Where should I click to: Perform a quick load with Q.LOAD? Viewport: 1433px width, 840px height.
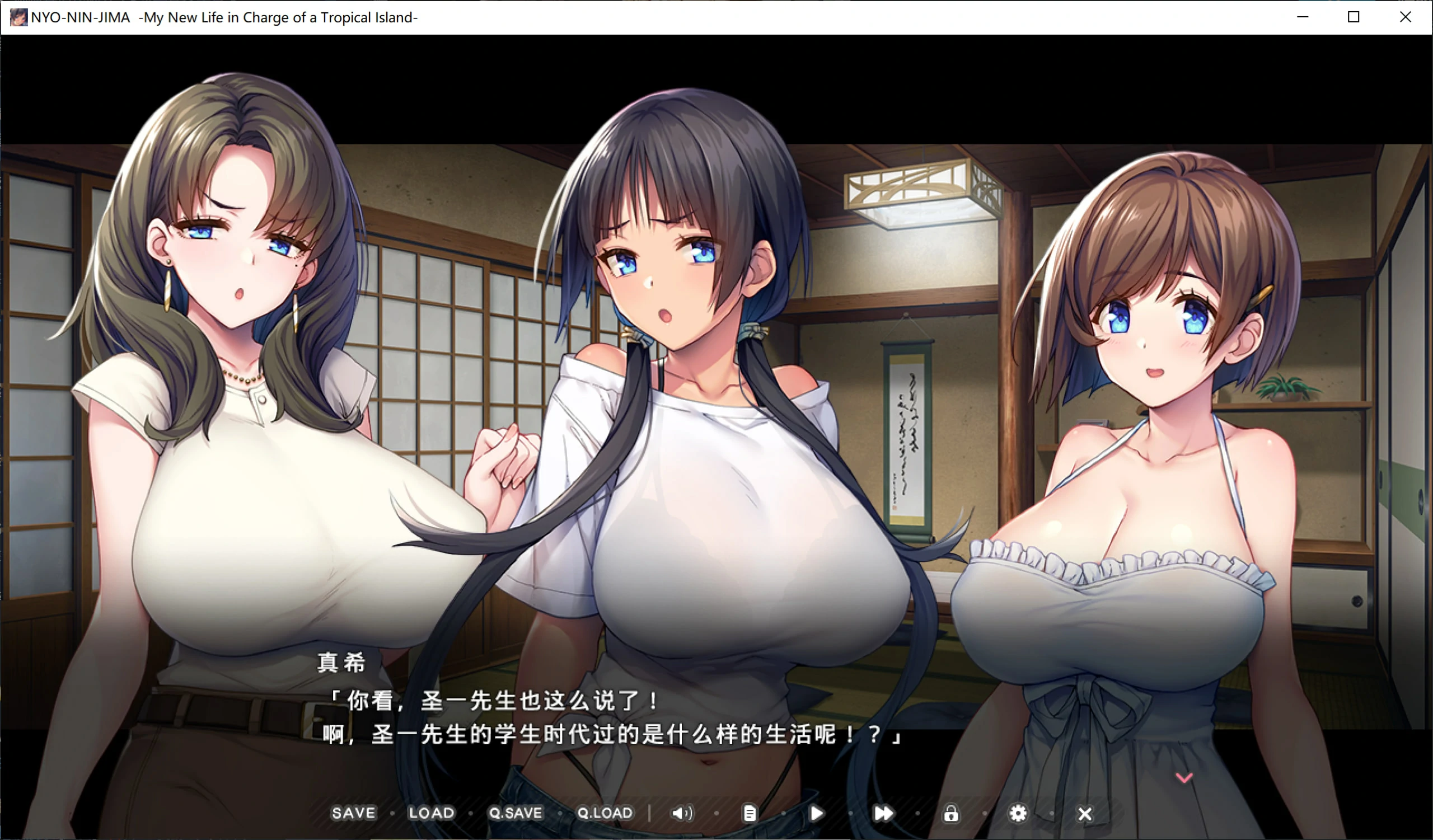605,813
